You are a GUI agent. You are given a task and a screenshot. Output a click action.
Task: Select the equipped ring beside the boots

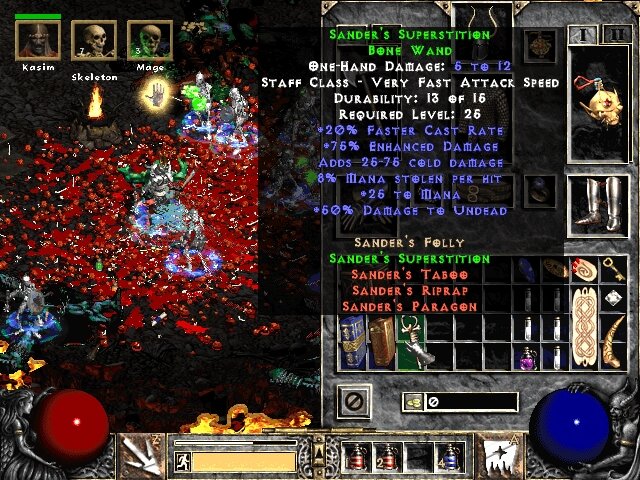540,187
